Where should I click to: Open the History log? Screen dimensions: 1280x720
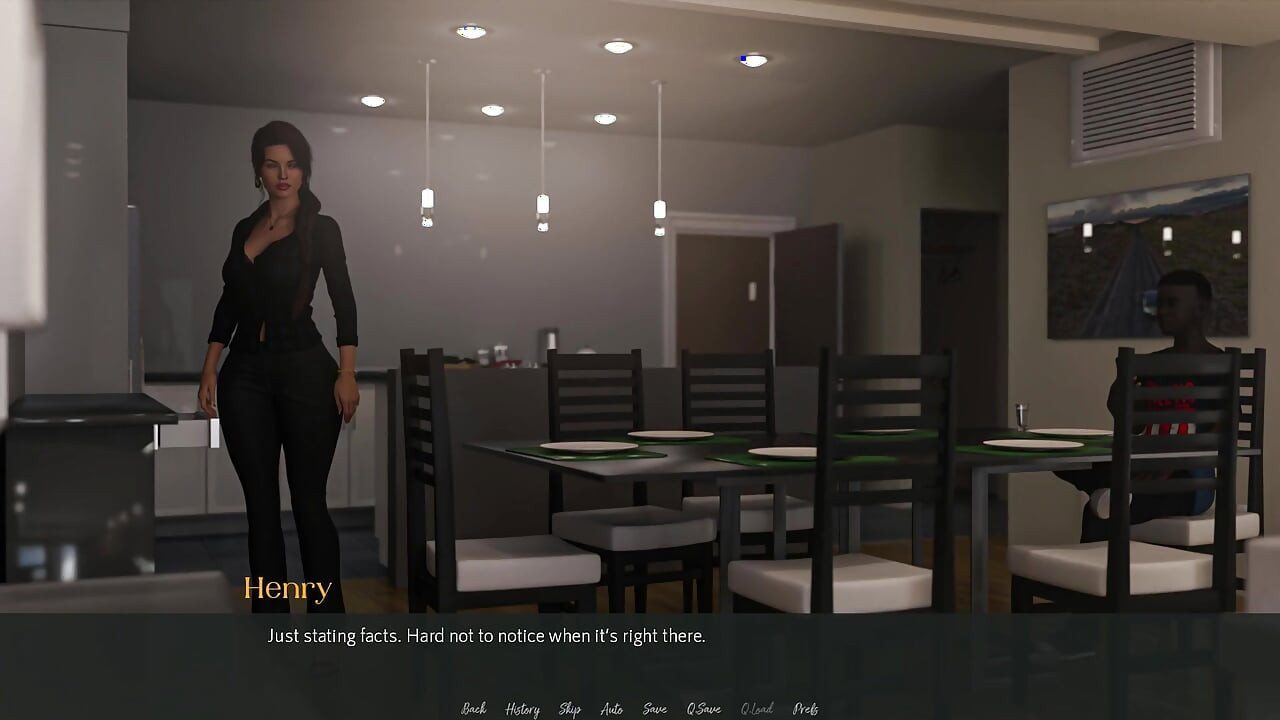521,708
